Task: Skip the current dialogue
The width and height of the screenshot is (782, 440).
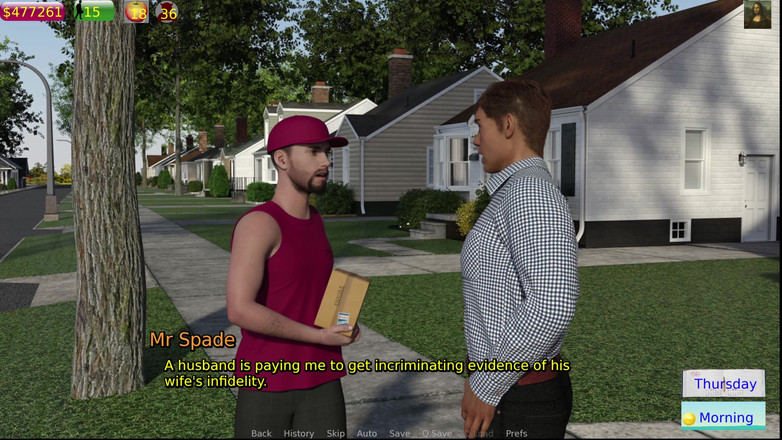Action: [335, 433]
